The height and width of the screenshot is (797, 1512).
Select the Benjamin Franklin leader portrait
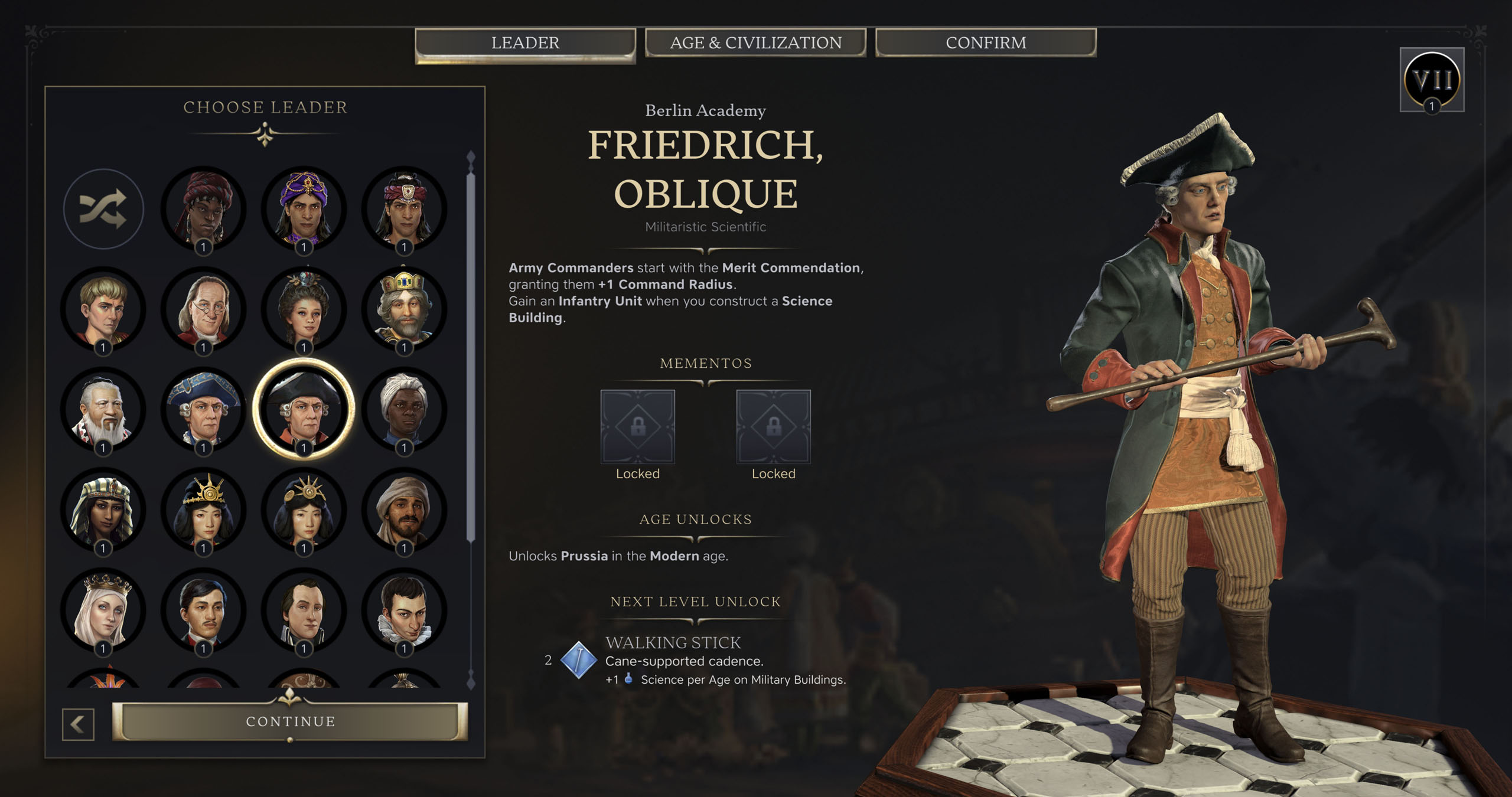click(x=204, y=309)
